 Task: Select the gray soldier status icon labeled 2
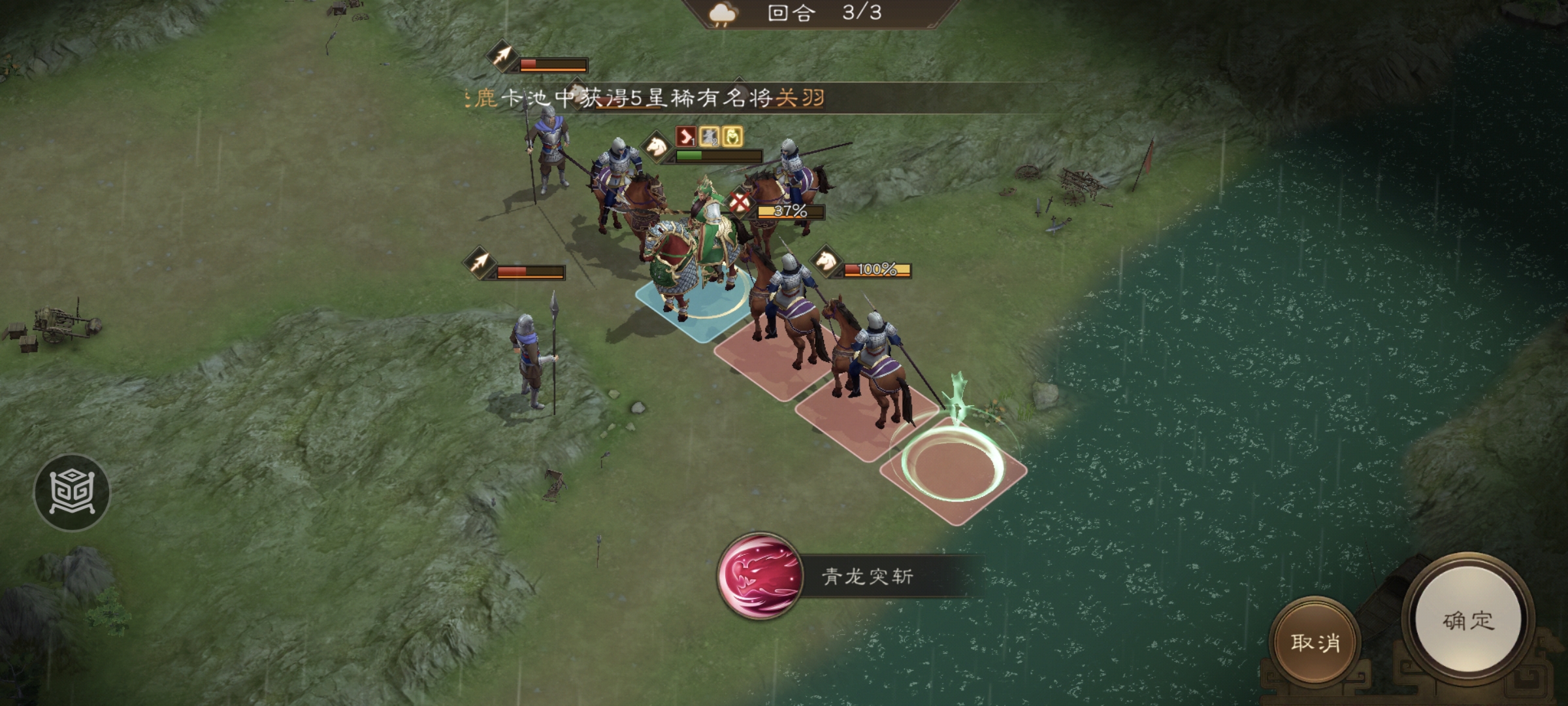point(709,136)
